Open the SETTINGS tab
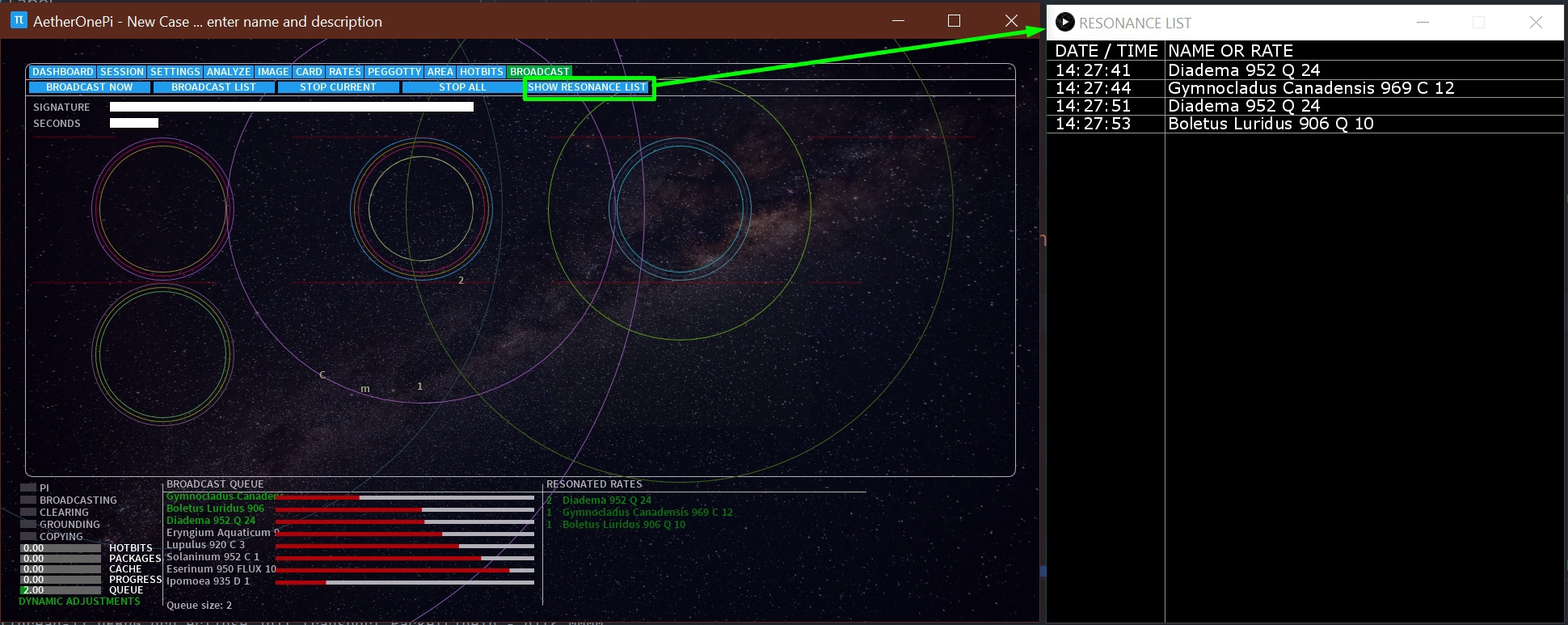 pyautogui.click(x=175, y=71)
